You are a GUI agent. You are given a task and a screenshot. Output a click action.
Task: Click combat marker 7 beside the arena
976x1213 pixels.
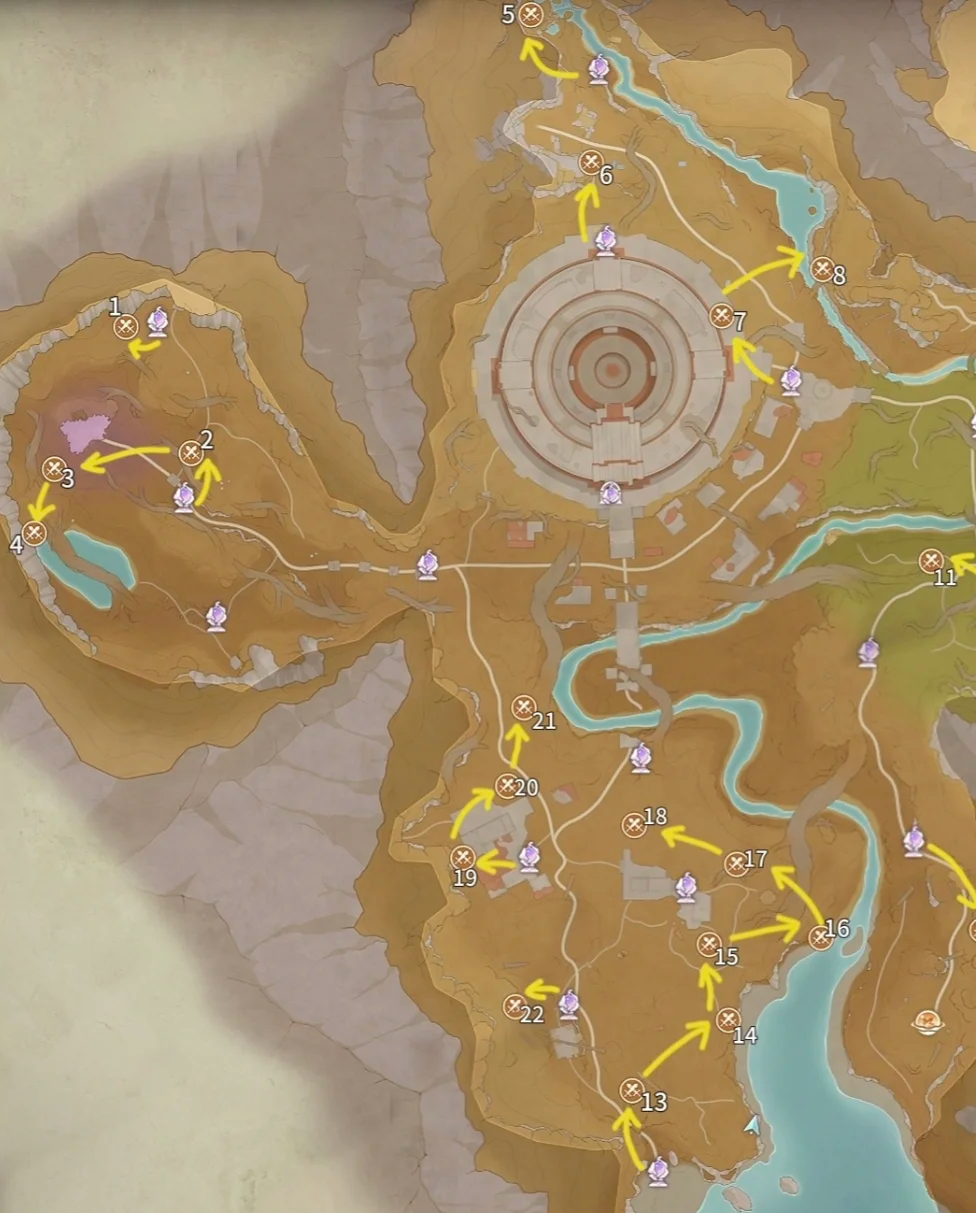point(722,316)
